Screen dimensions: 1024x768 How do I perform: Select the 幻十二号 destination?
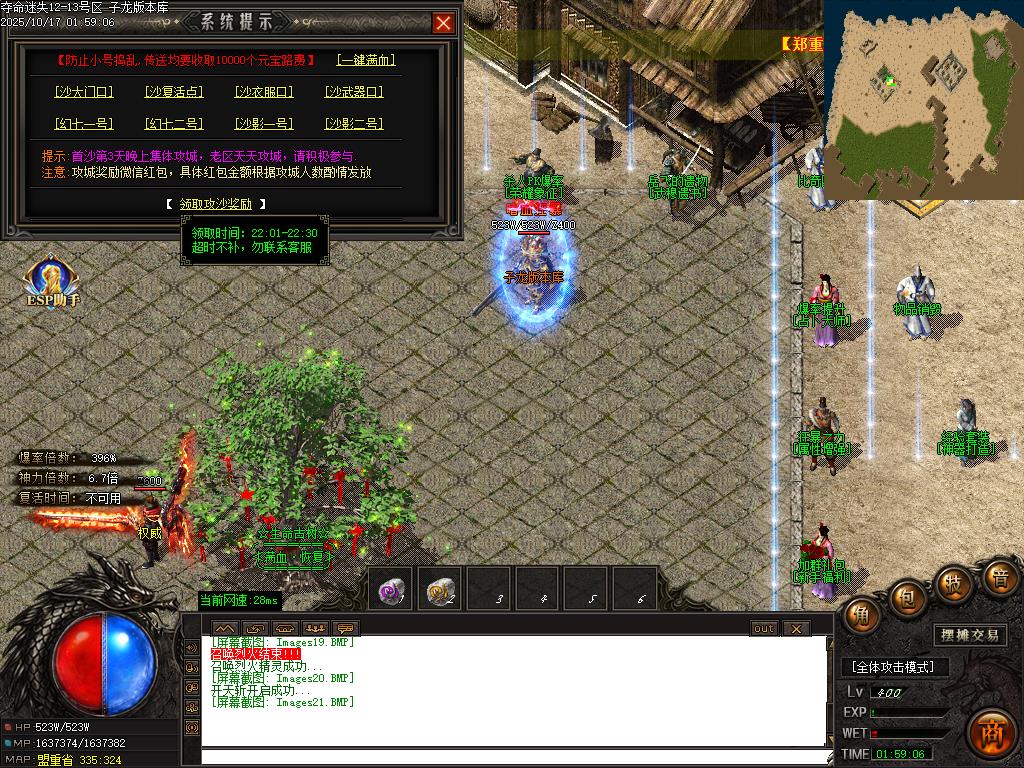click(174, 124)
